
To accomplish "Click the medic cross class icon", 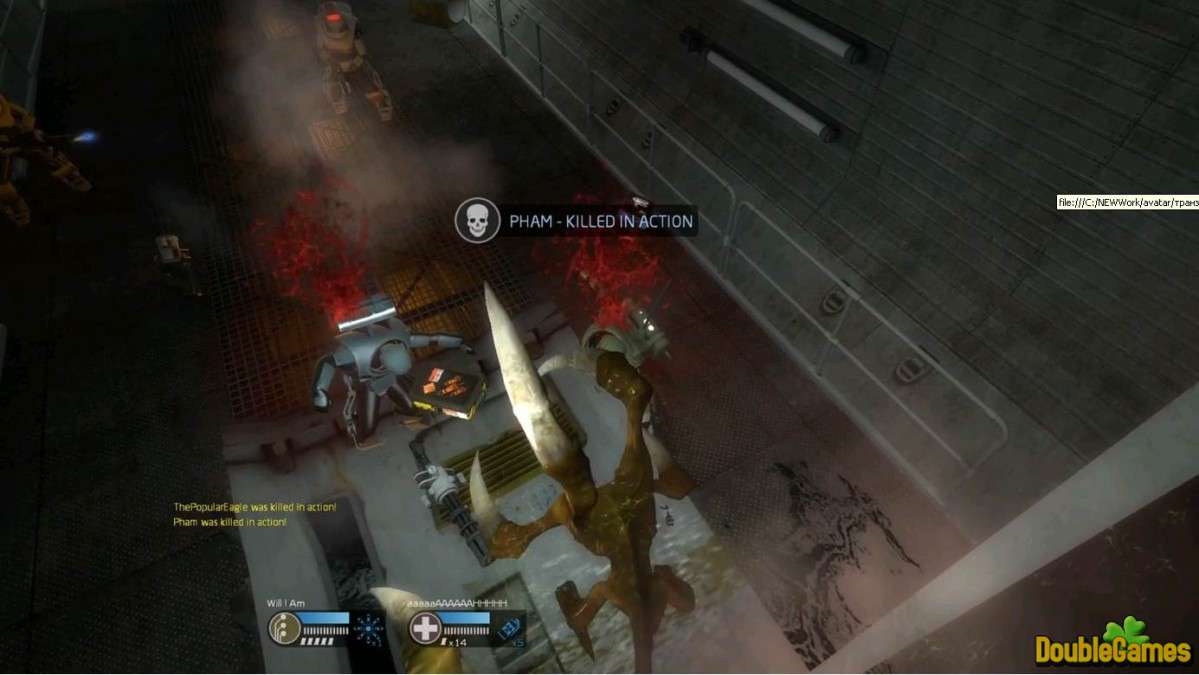I will (426, 627).
